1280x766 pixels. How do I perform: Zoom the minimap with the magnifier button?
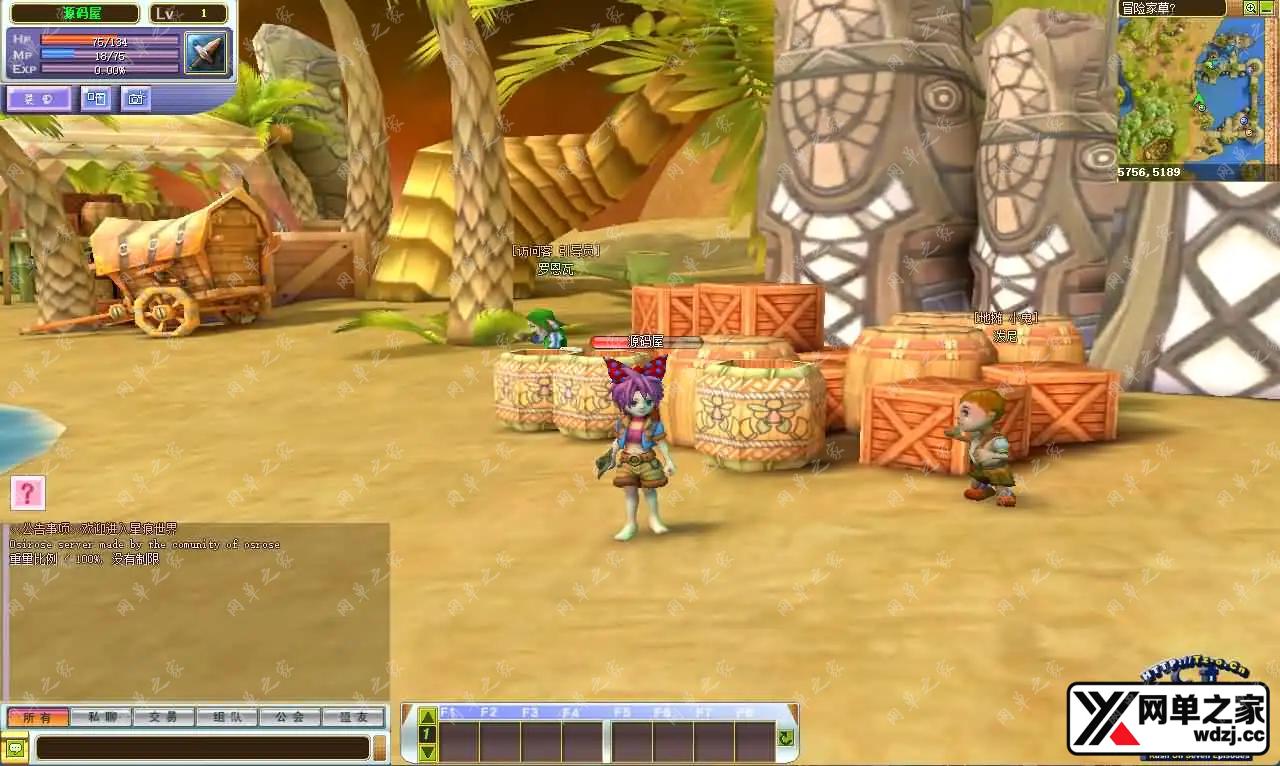click(x=1250, y=8)
